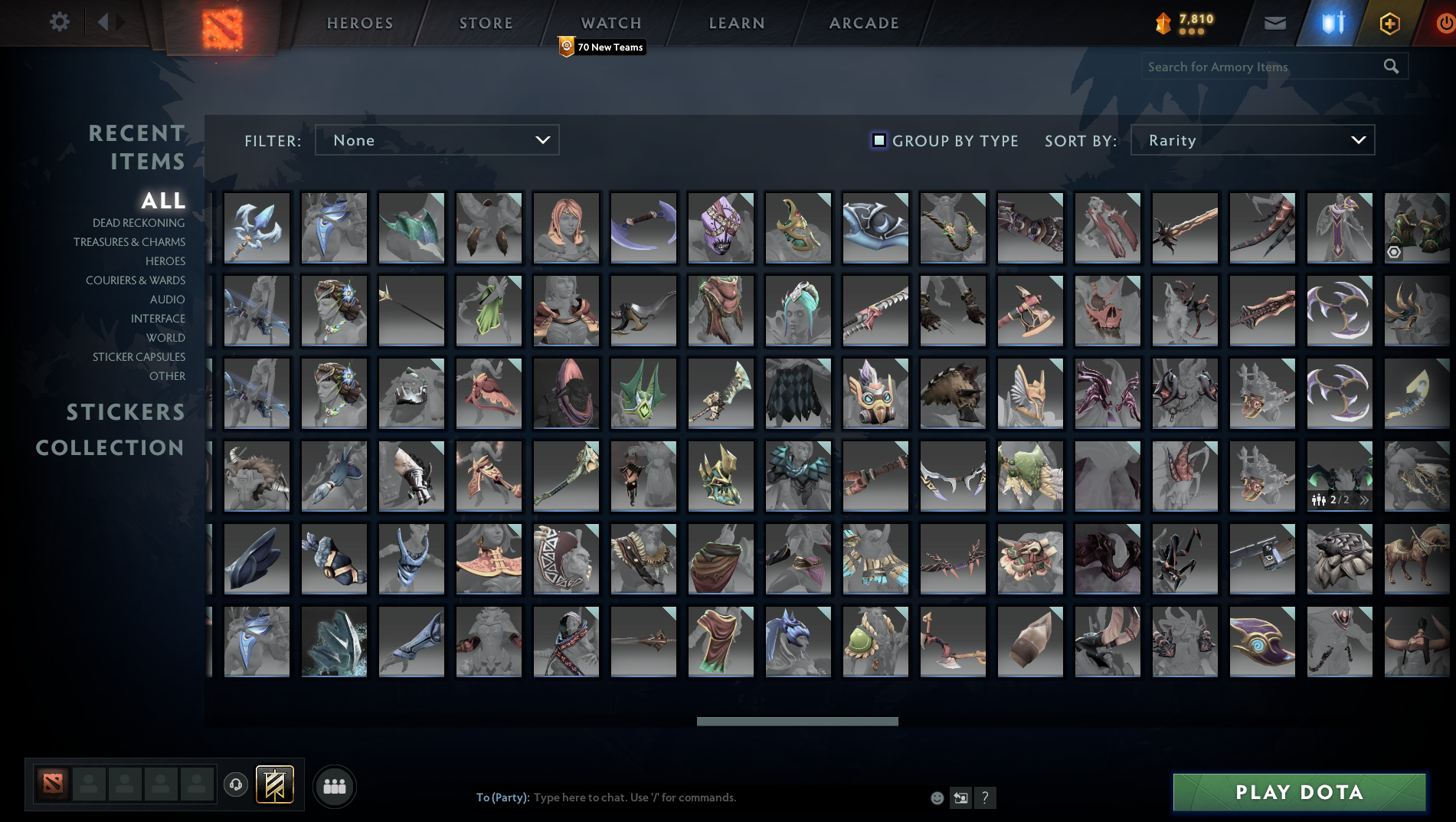The height and width of the screenshot is (822, 1456).
Task: Open the FILTER dropdown set to None
Action: click(x=437, y=140)
